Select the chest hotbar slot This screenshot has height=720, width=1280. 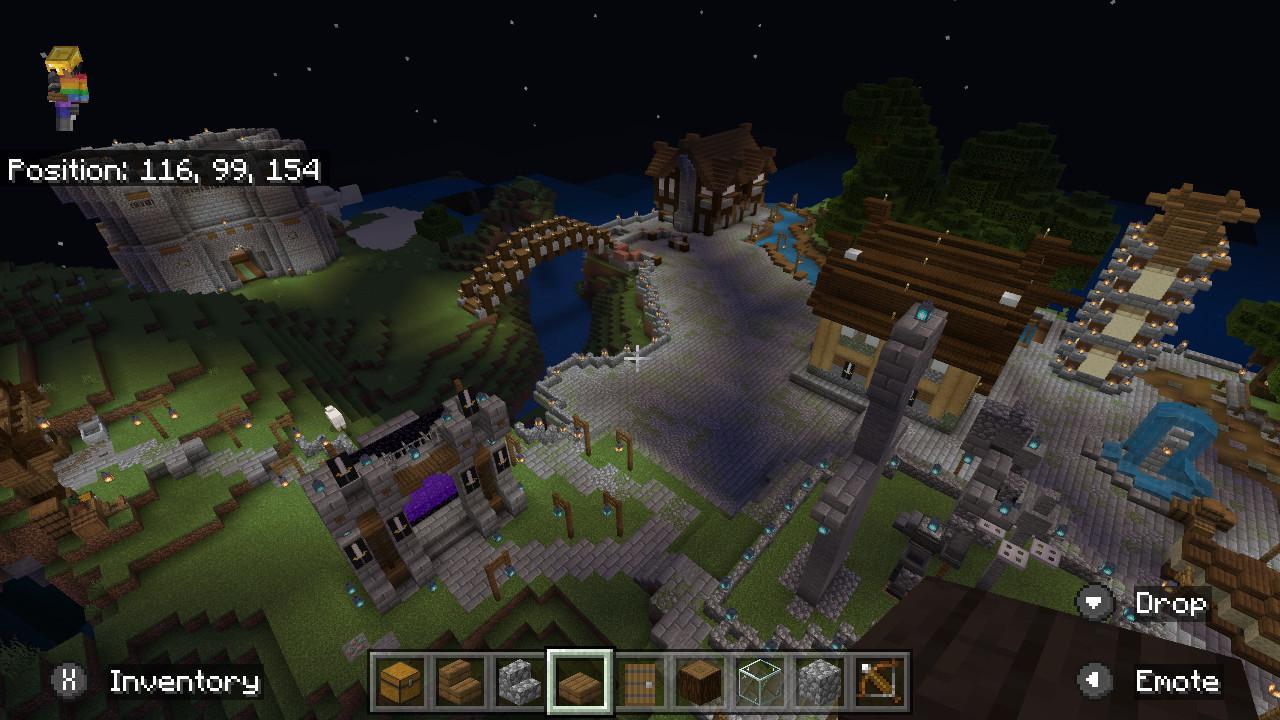point(400,682)
